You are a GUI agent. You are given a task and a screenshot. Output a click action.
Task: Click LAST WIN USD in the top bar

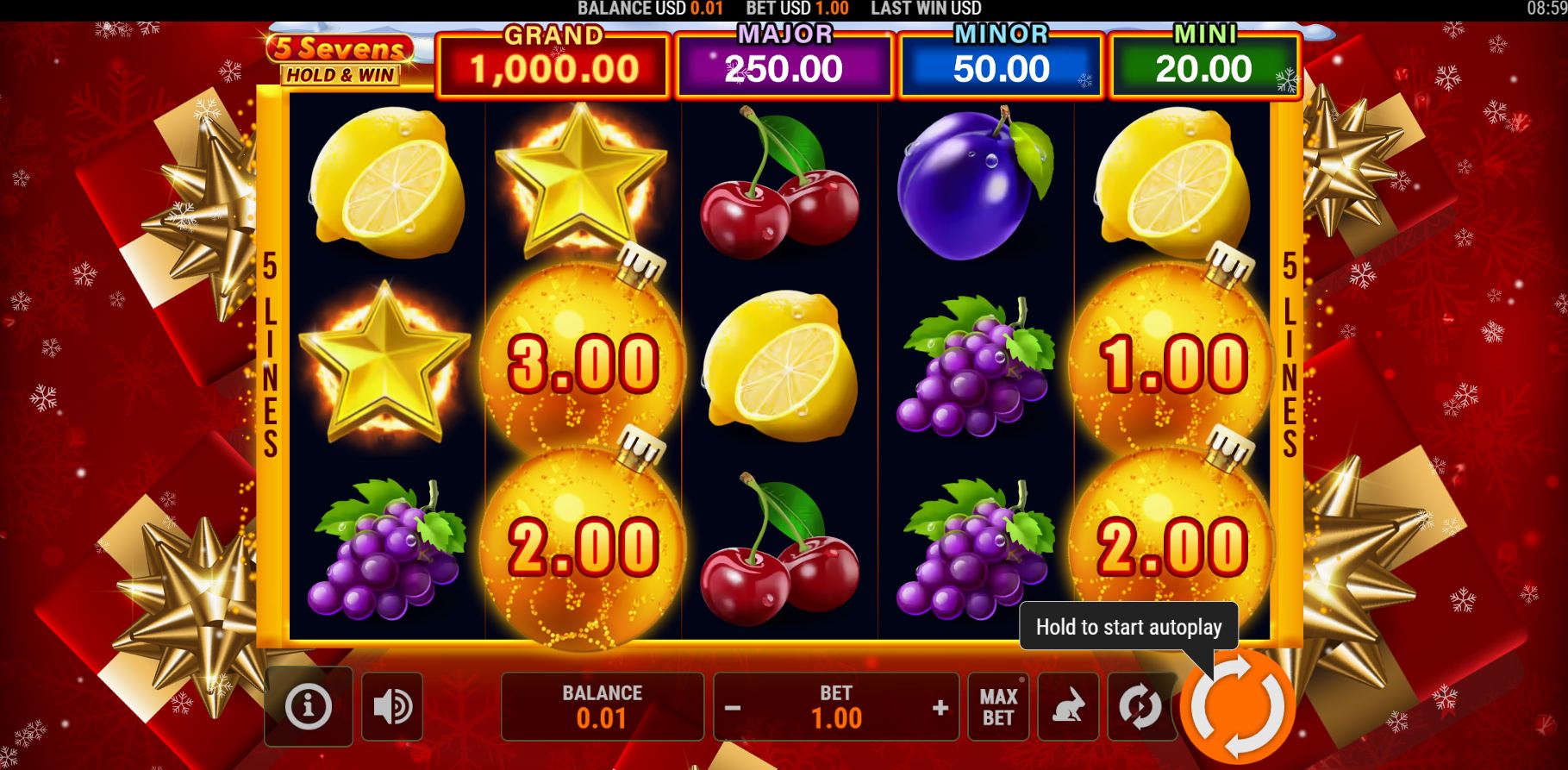(x=924, y=9)
